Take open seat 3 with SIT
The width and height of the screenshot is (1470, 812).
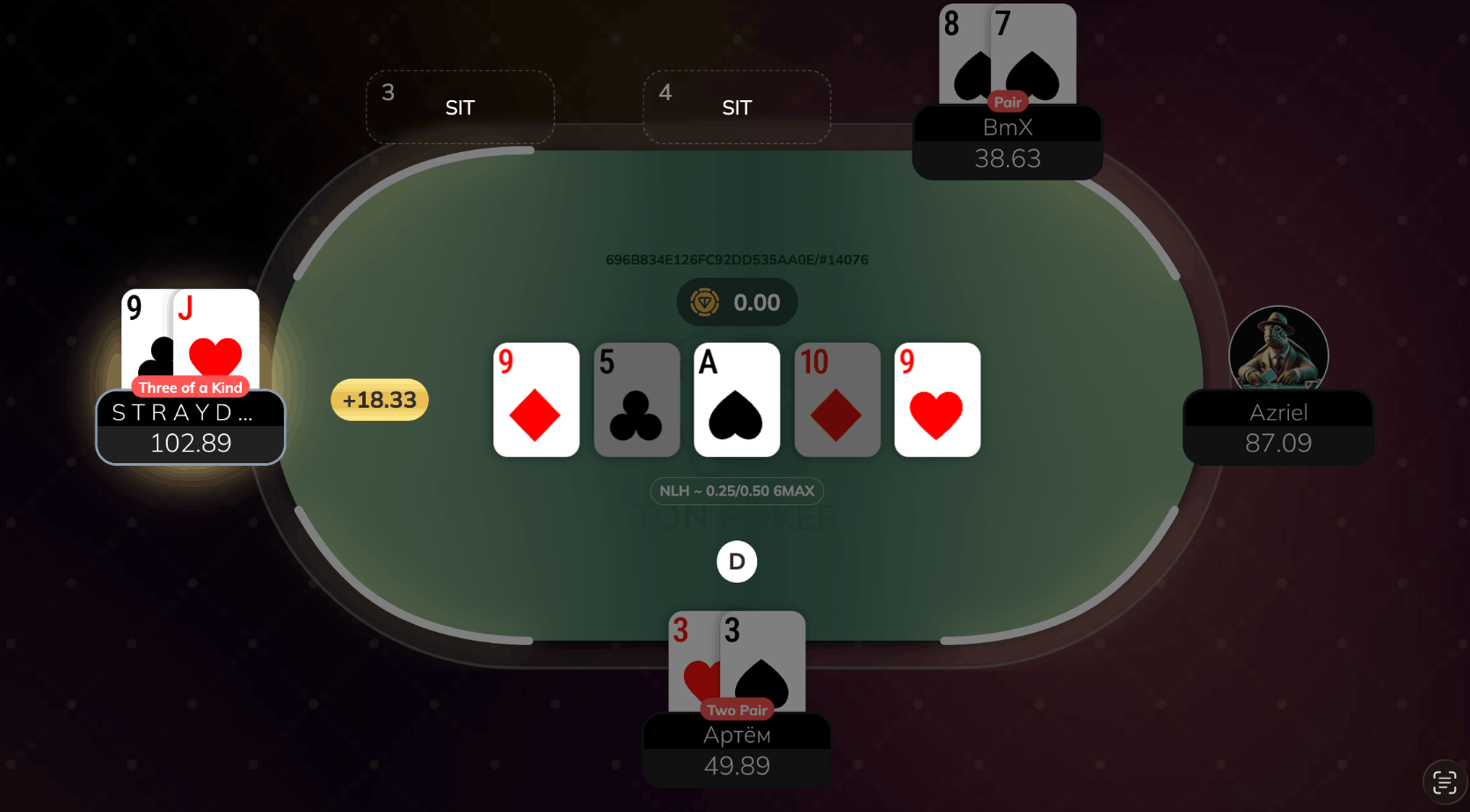(x=460, y=106)
